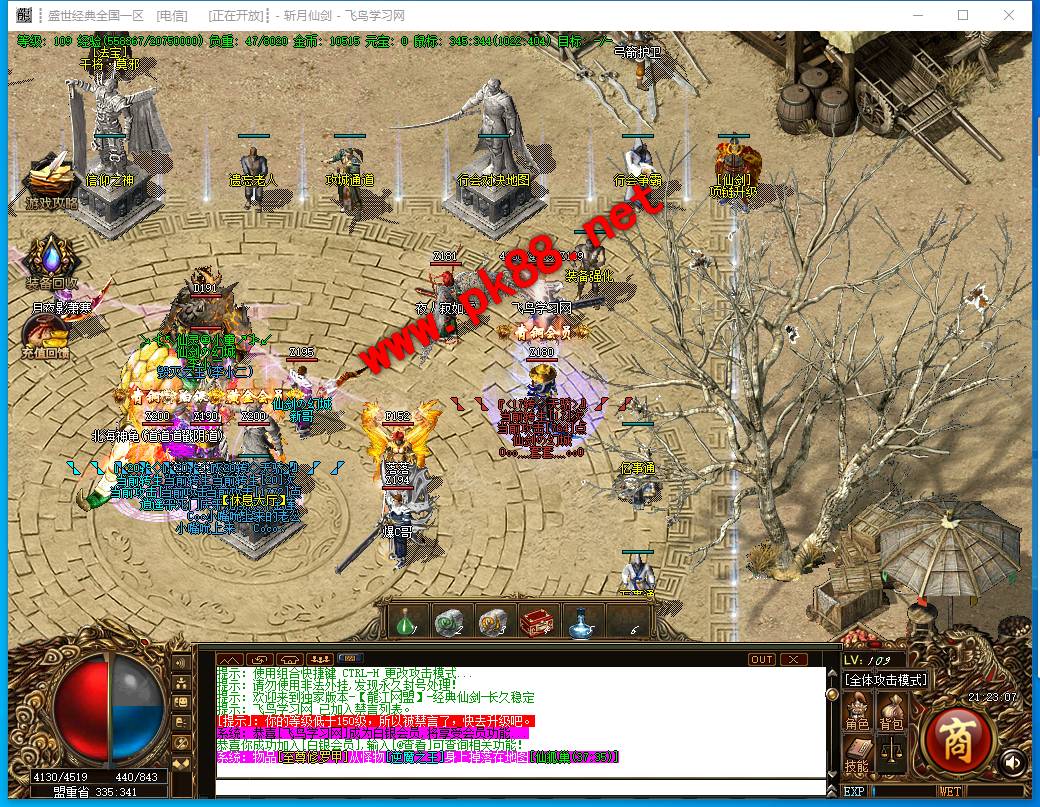The width and height of the screenshot is (1040, 807).
Task: Select the red treasure chest hotbar slot
Action: (x=537, y=622)
